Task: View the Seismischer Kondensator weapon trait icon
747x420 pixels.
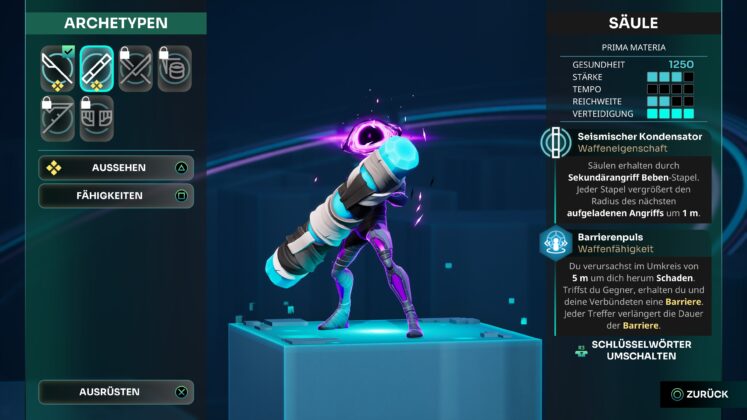Action: coord(557,141)
